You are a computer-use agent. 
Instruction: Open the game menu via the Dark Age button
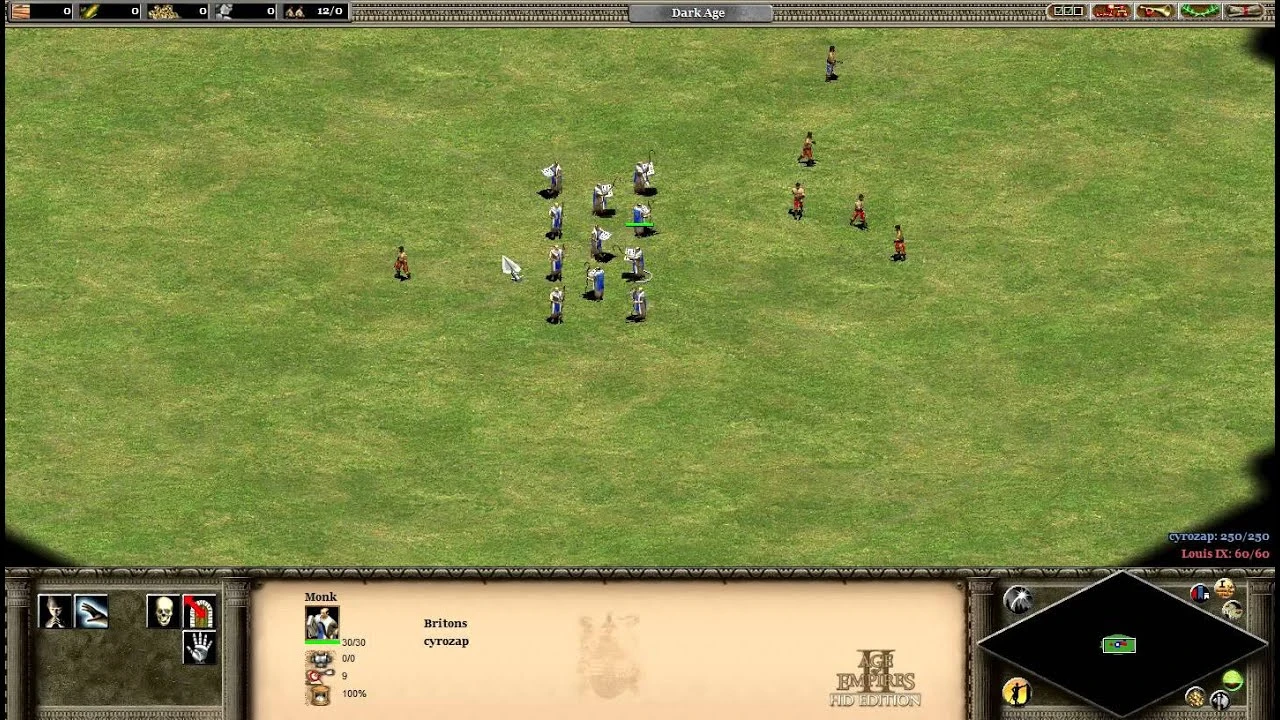tap(697, 12)
